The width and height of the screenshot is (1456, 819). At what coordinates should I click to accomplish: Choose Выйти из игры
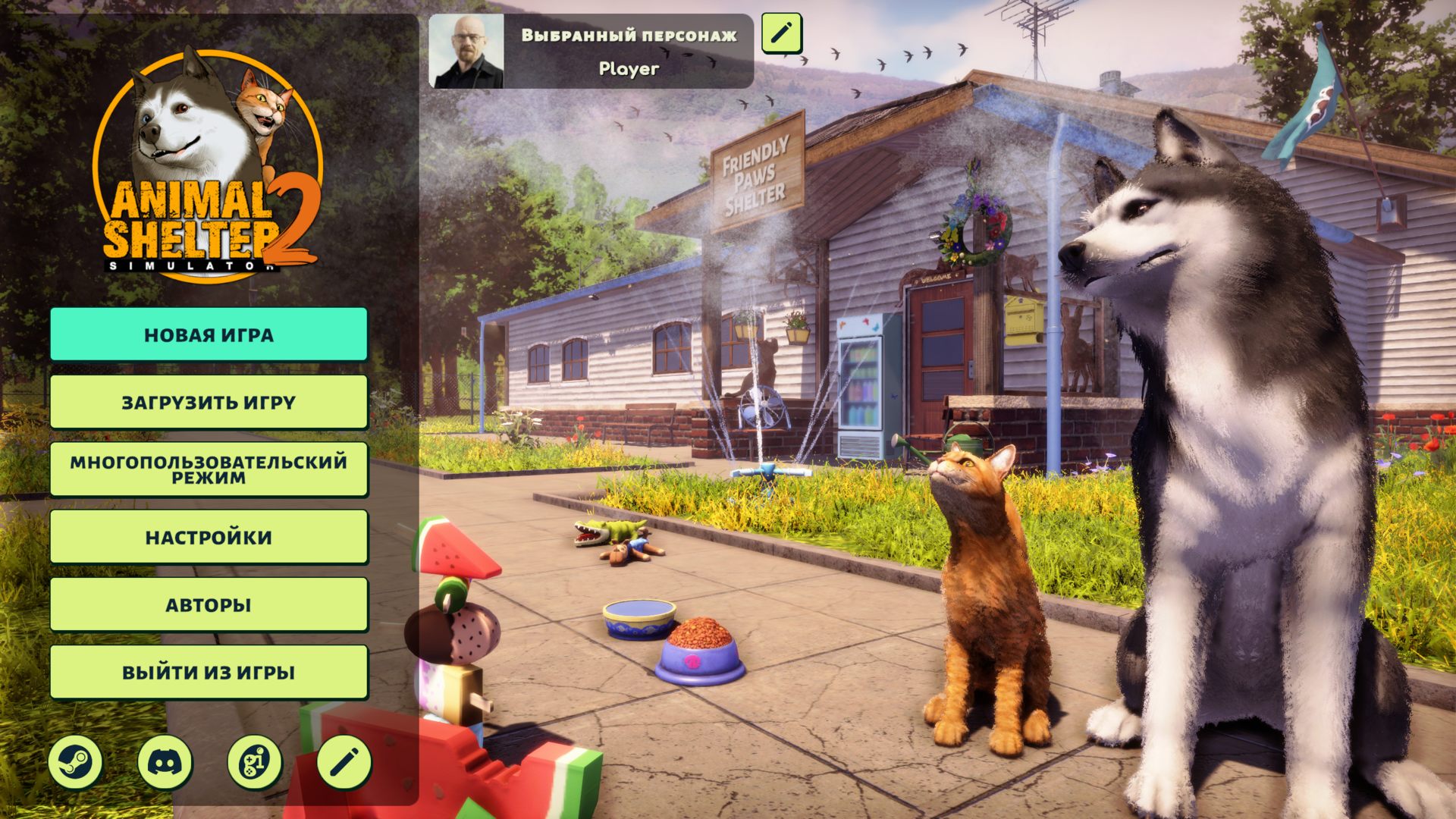coord(209,672)
